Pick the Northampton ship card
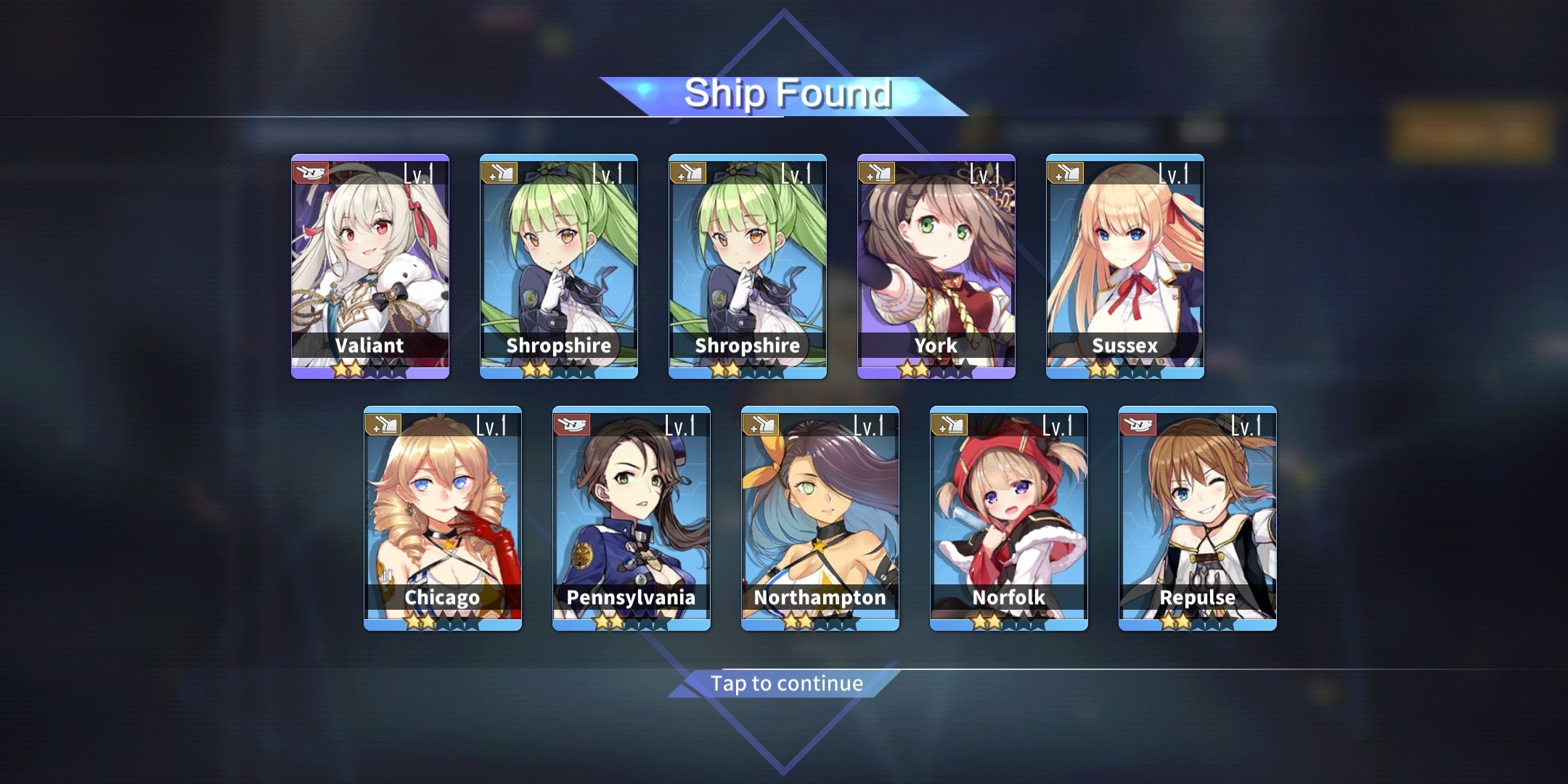This screenshot has width=1568, height=784. [x=820, y=518]
